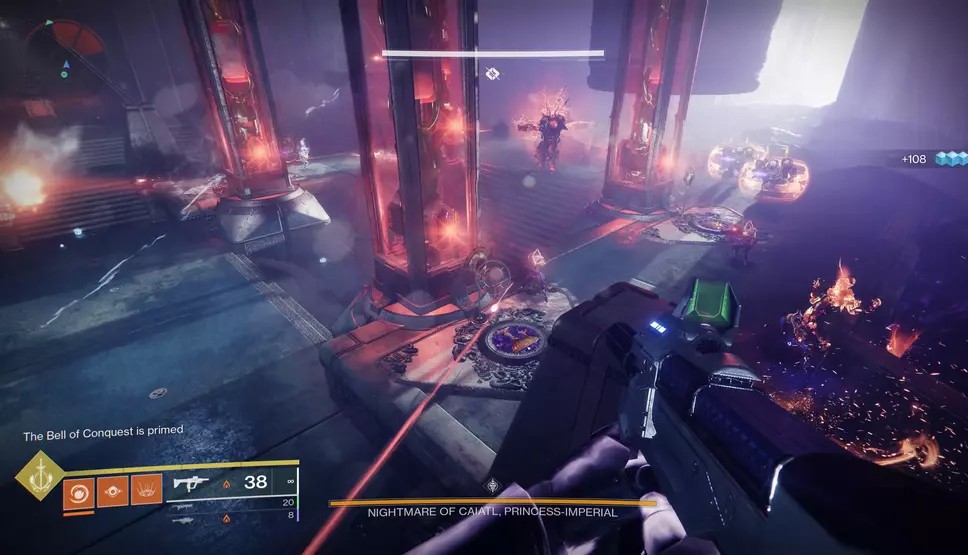Trigger the class ability icon beside the weapon

point(146,490)
